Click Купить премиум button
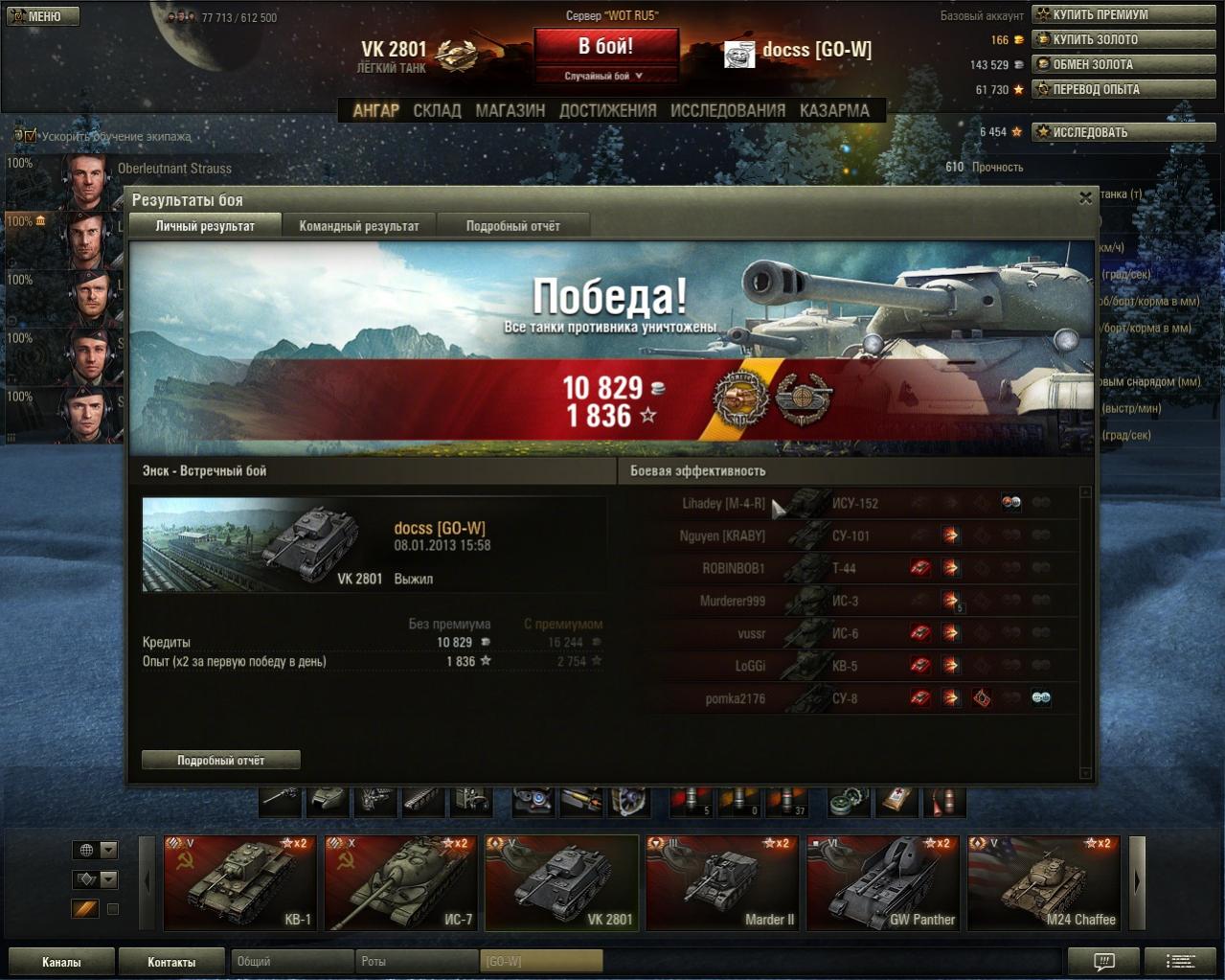 pos(1123,14)
